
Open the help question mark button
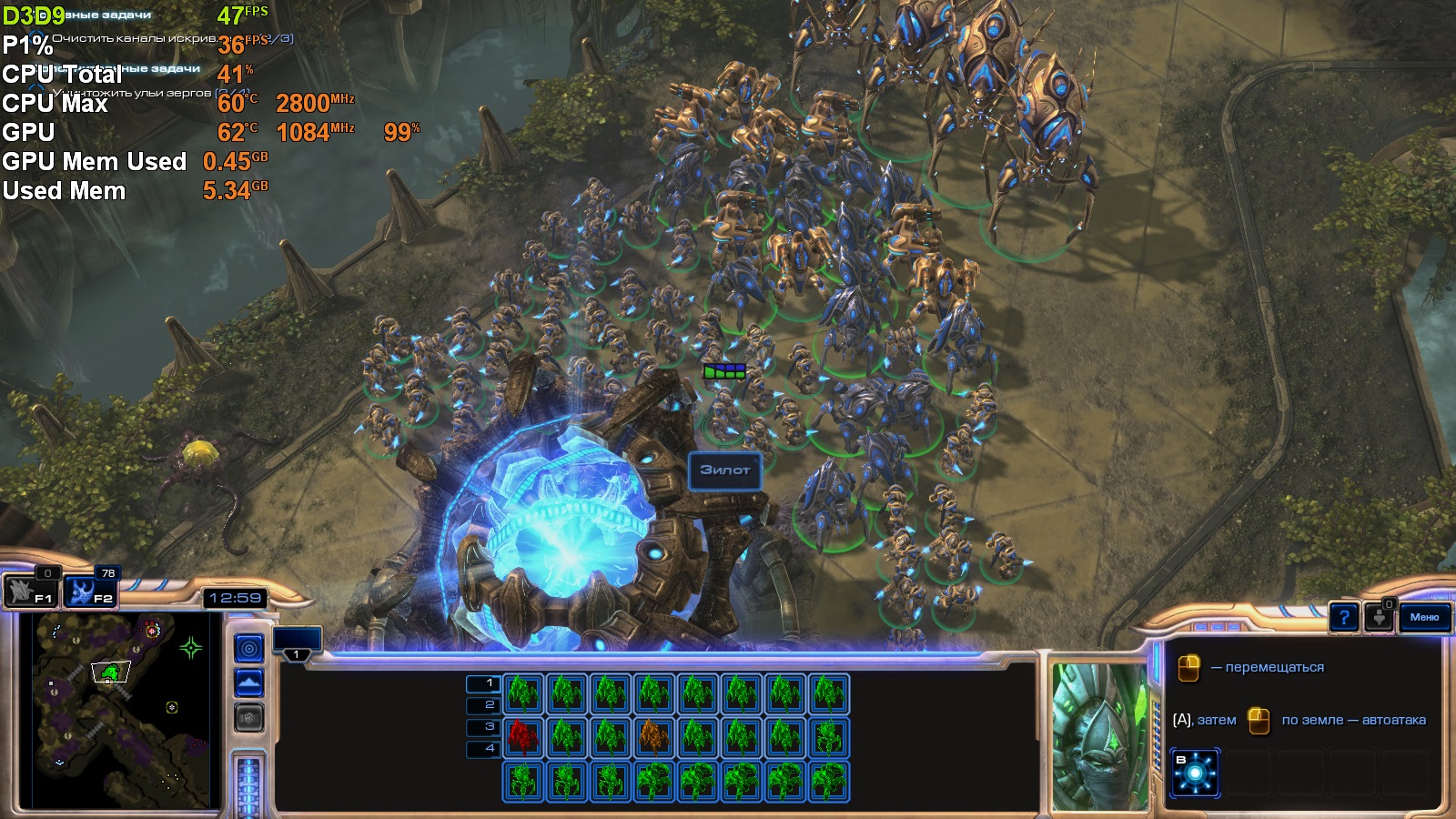click(x=1344, y=618)
